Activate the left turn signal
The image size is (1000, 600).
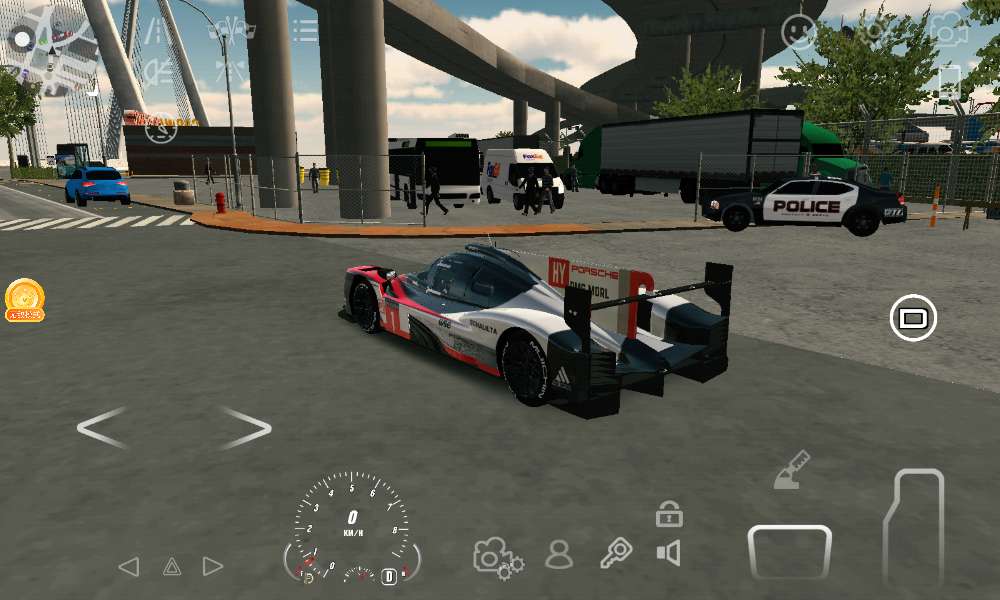[x=128, y=567]
